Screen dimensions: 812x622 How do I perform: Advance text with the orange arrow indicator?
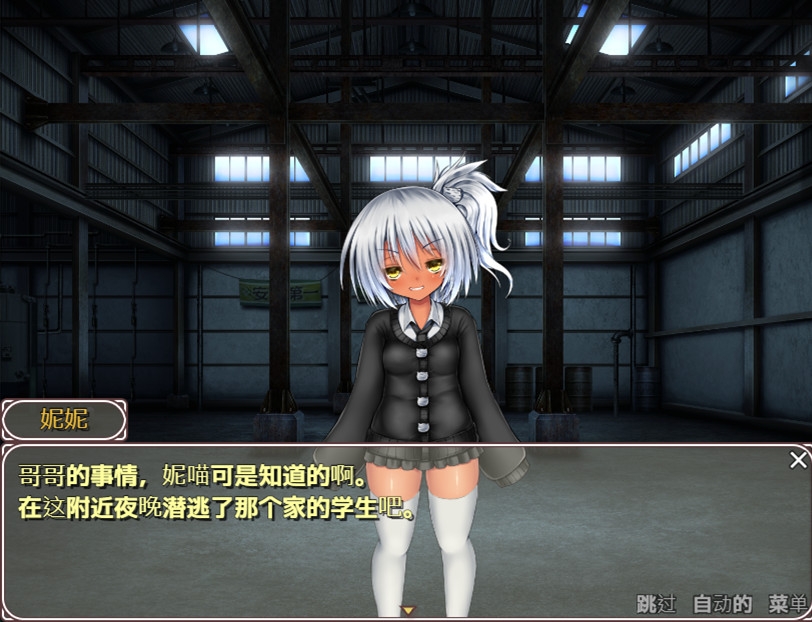407,609
